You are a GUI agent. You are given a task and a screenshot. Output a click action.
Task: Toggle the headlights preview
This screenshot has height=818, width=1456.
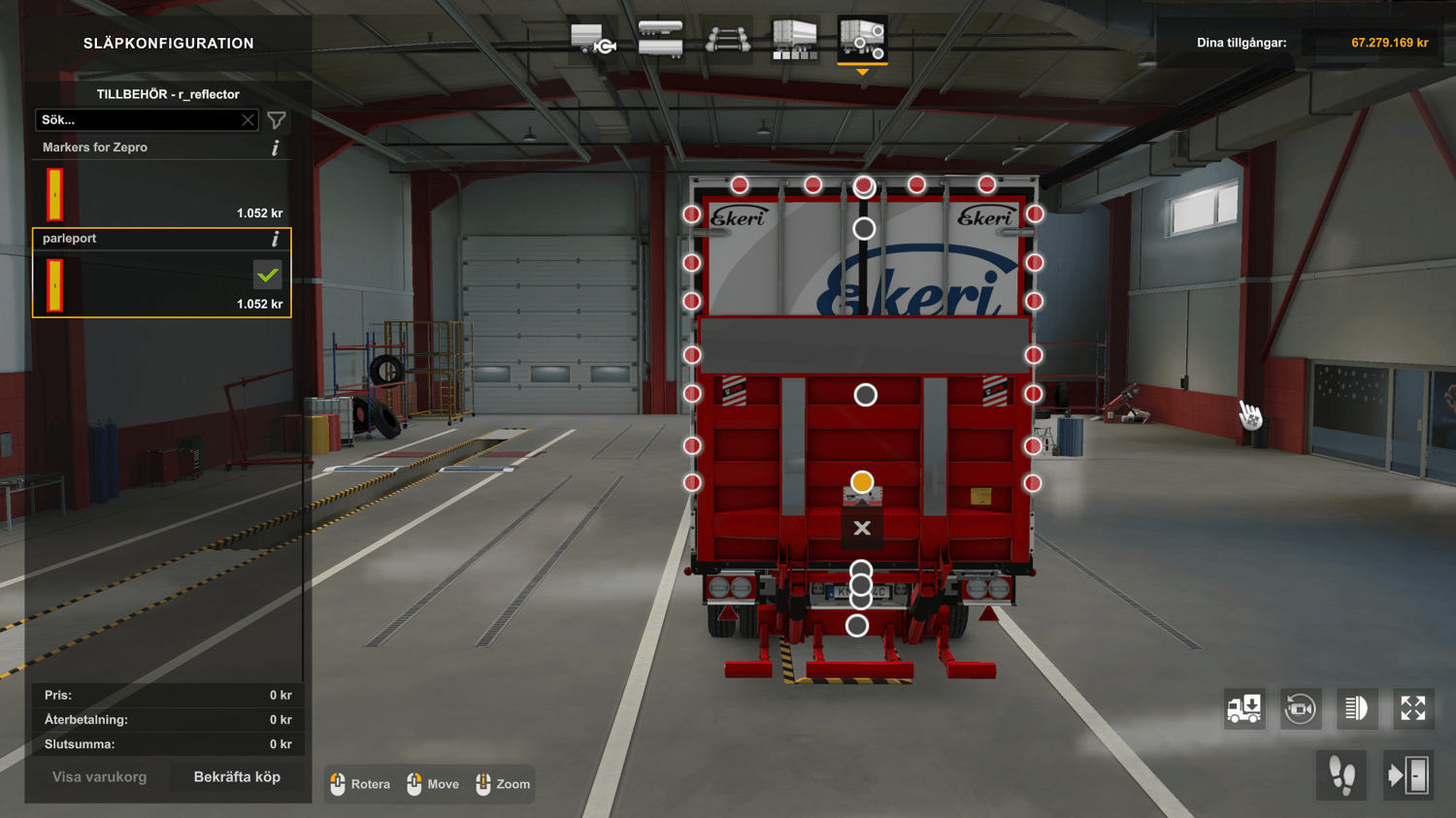click(1356, 709)
